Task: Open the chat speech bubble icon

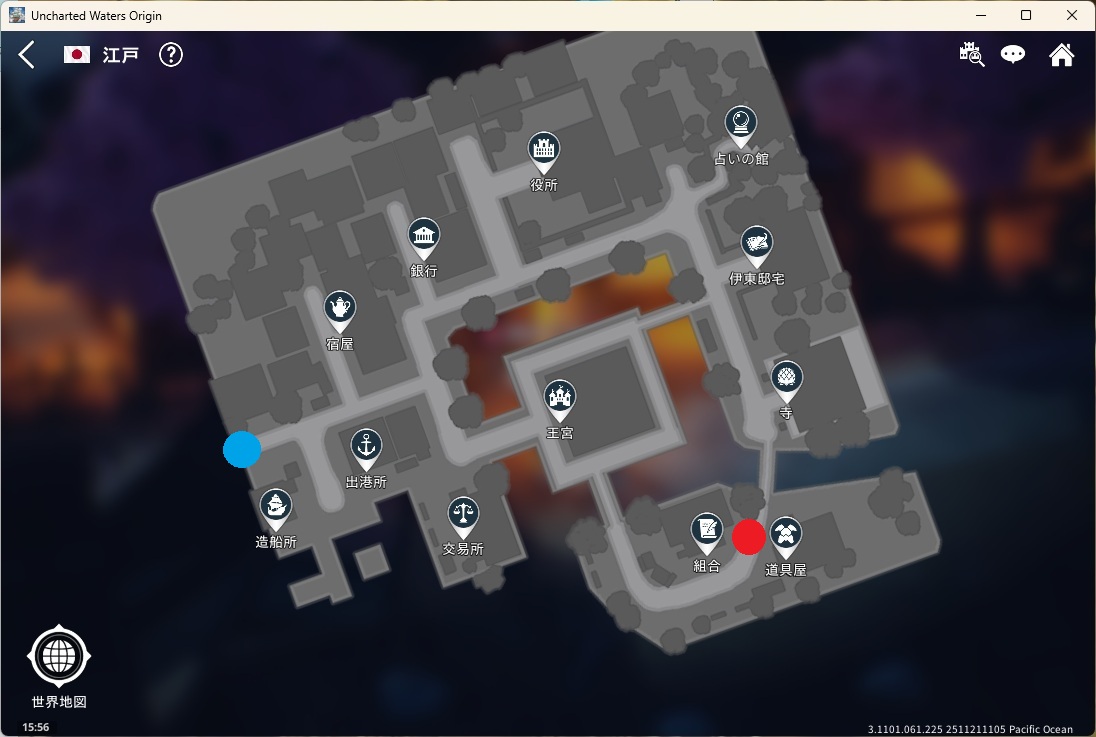Action: pos(1013,55)
